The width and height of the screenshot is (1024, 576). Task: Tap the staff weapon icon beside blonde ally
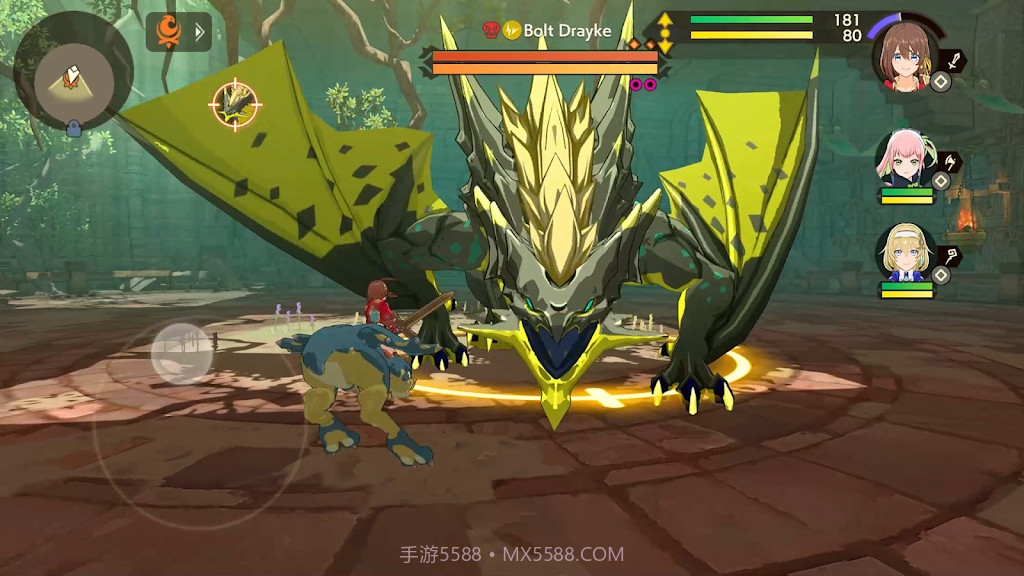(x=951, y=255)
